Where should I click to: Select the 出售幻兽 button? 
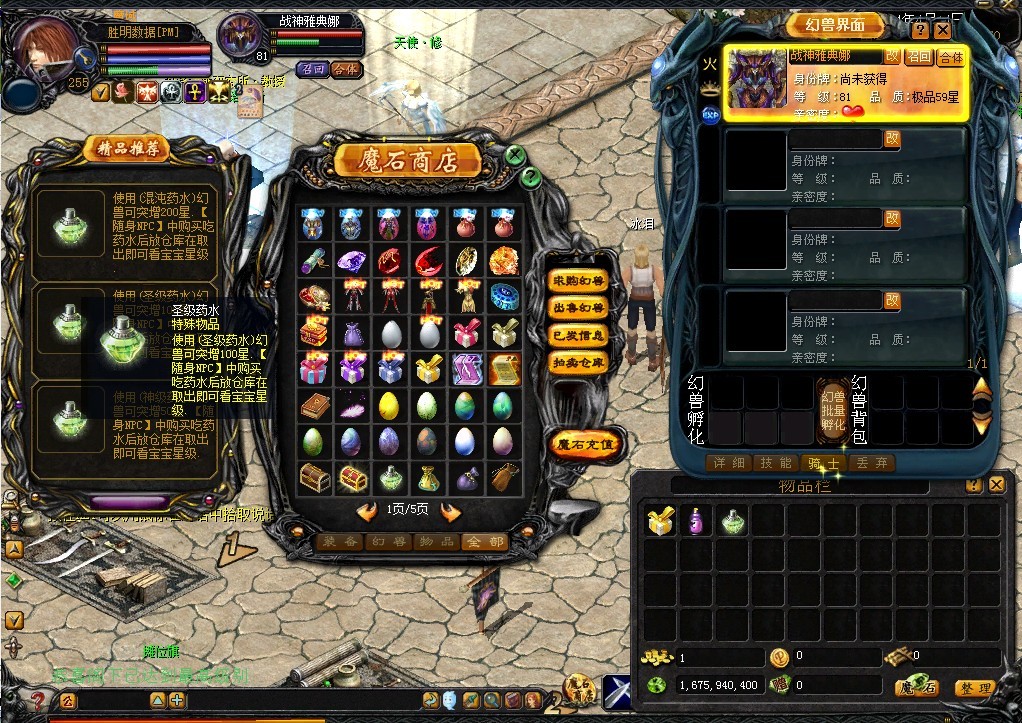click(578, 309)
